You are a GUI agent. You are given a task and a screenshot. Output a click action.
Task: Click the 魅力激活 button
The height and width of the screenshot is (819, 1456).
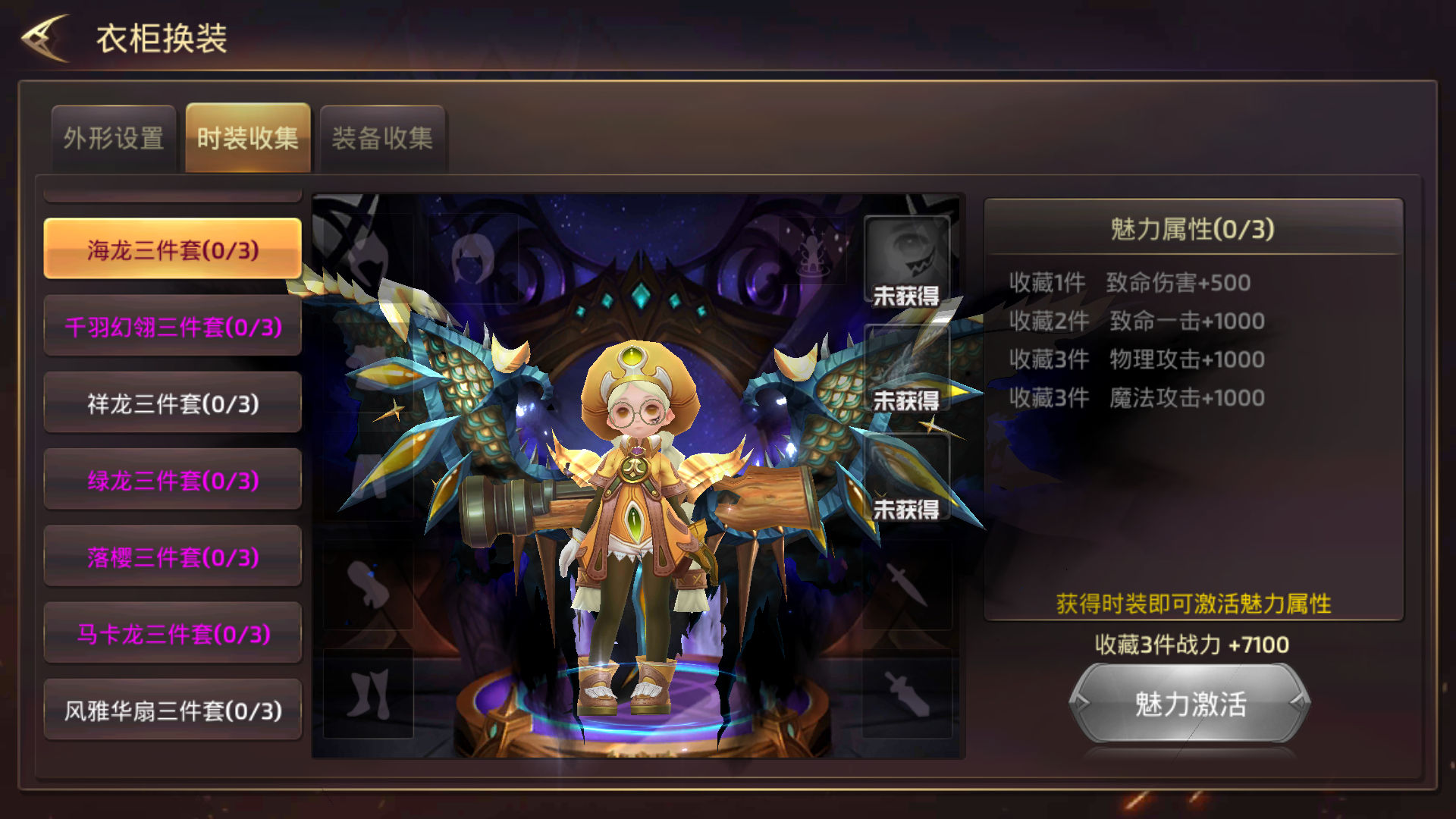1190,704
